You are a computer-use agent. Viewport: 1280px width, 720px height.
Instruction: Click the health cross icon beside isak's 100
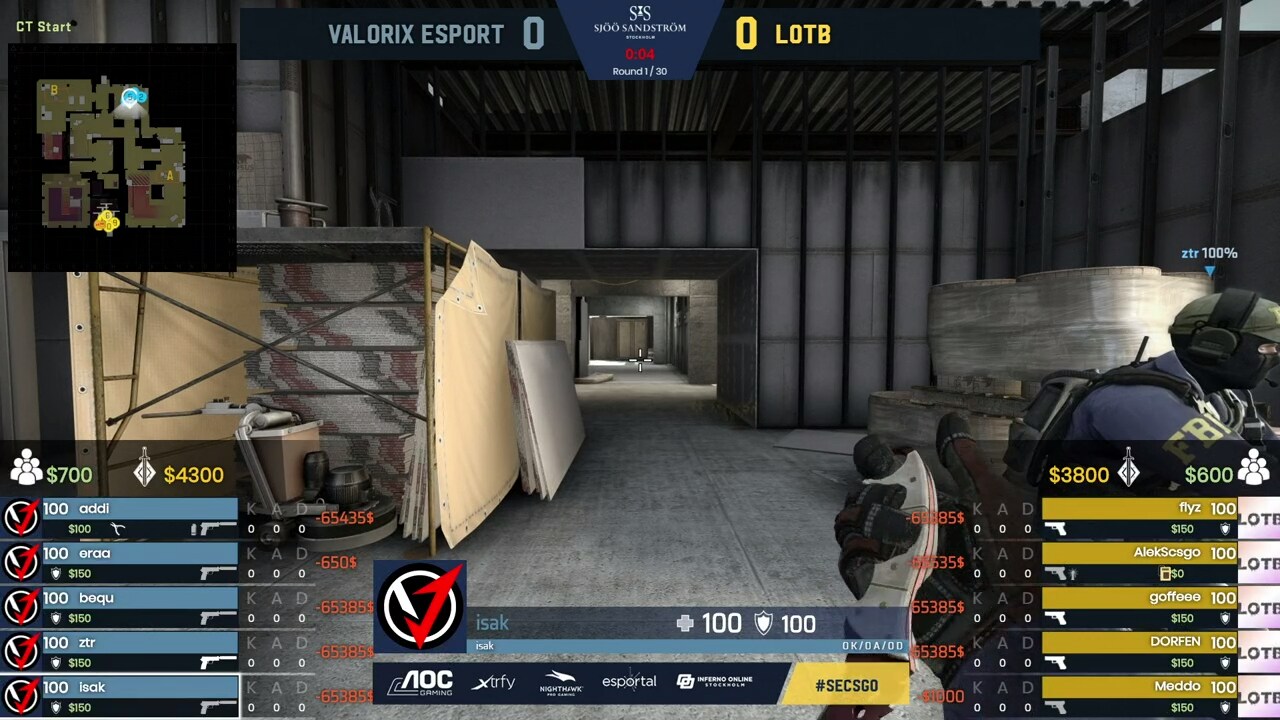click(684, 623)
